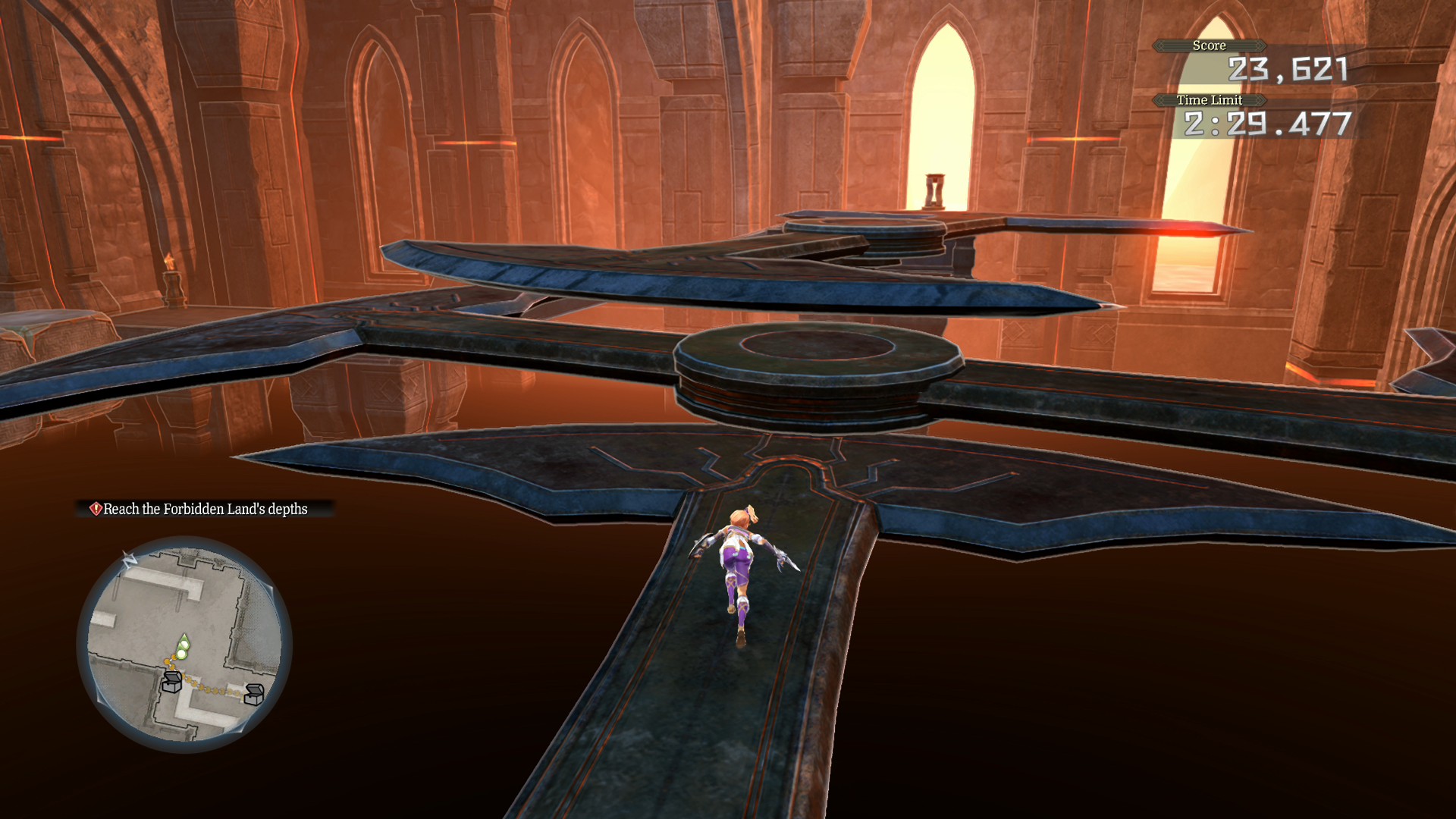Select the left treasure chest icon on minimap

pos(173,682)
